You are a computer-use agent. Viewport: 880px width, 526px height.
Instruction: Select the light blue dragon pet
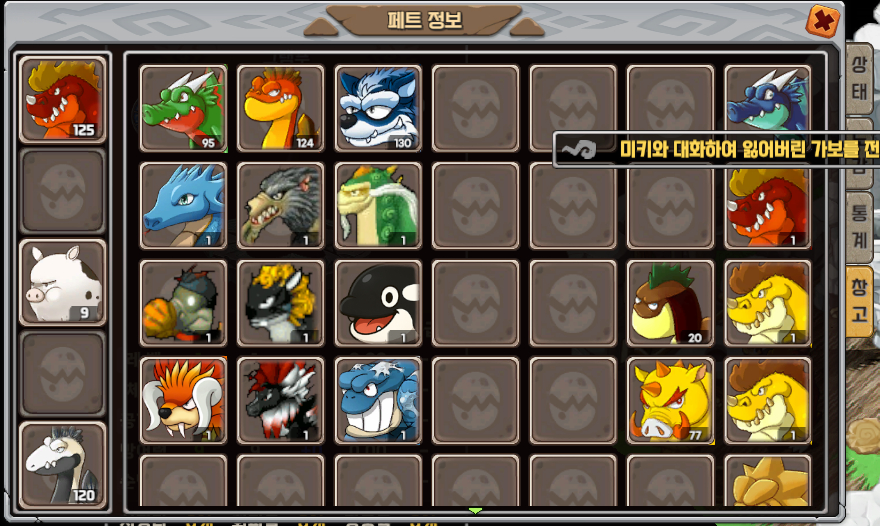[183, 205]
